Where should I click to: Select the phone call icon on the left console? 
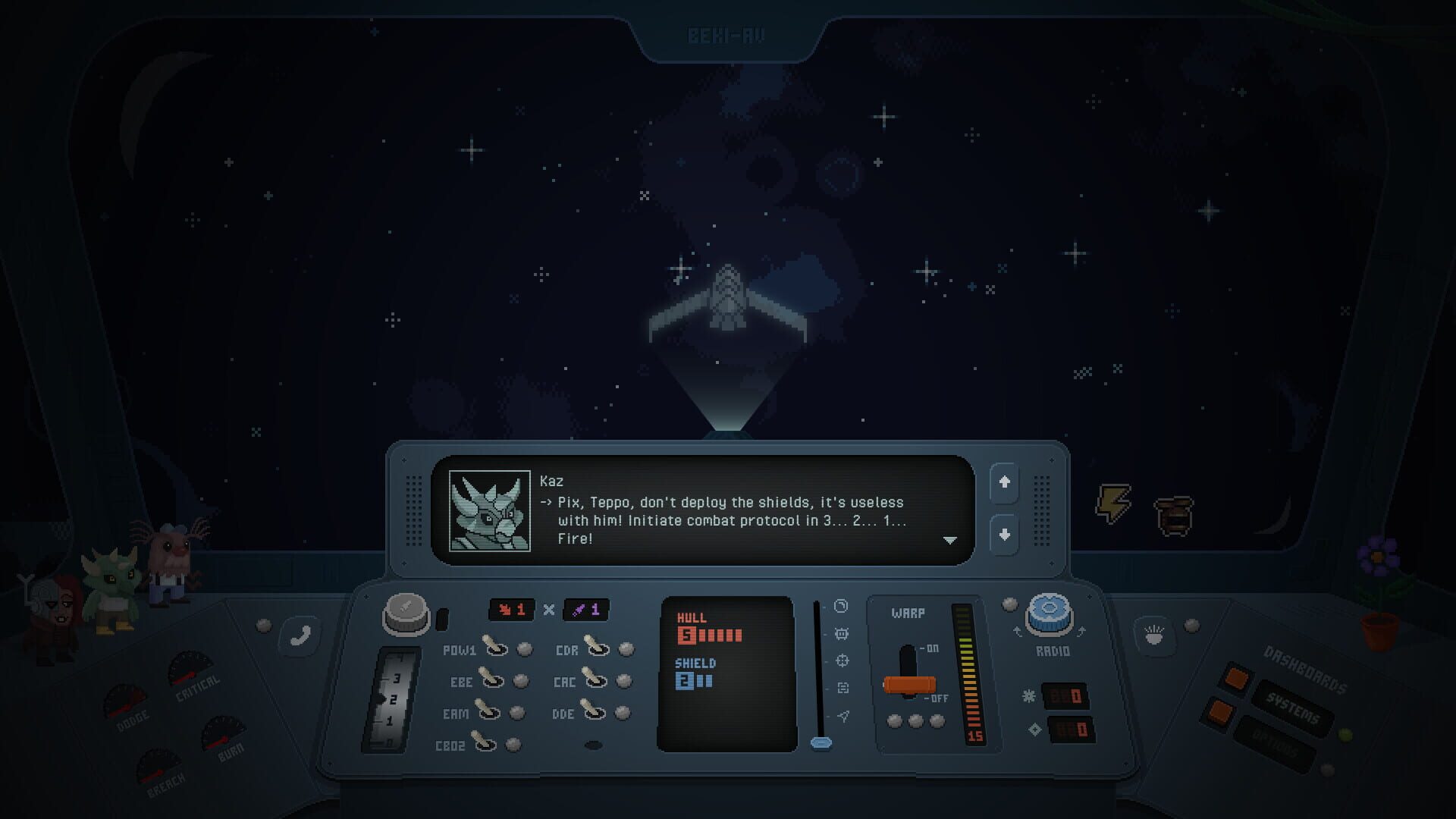click(298, 636)
